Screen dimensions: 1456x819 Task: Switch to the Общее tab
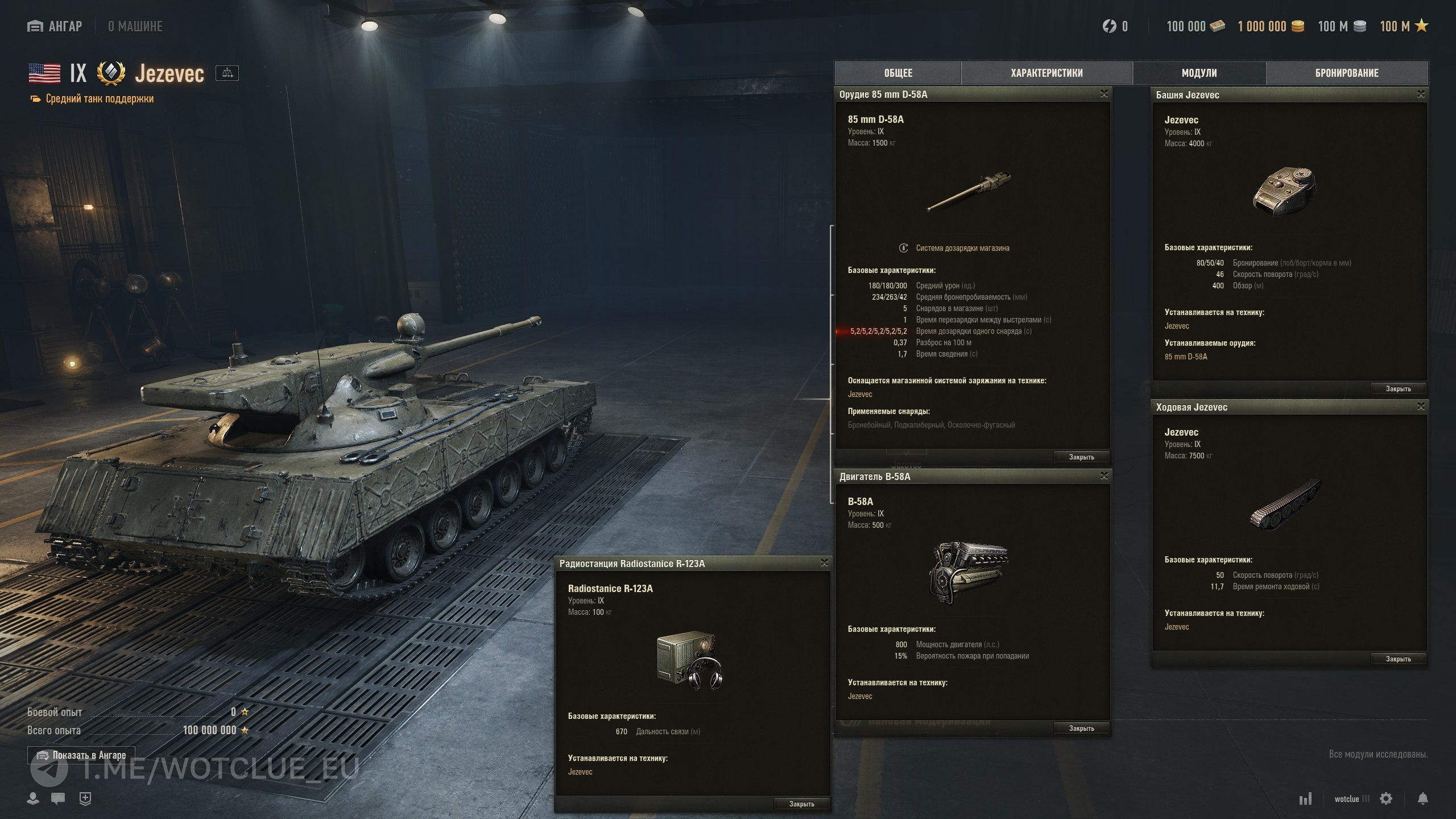898,73
